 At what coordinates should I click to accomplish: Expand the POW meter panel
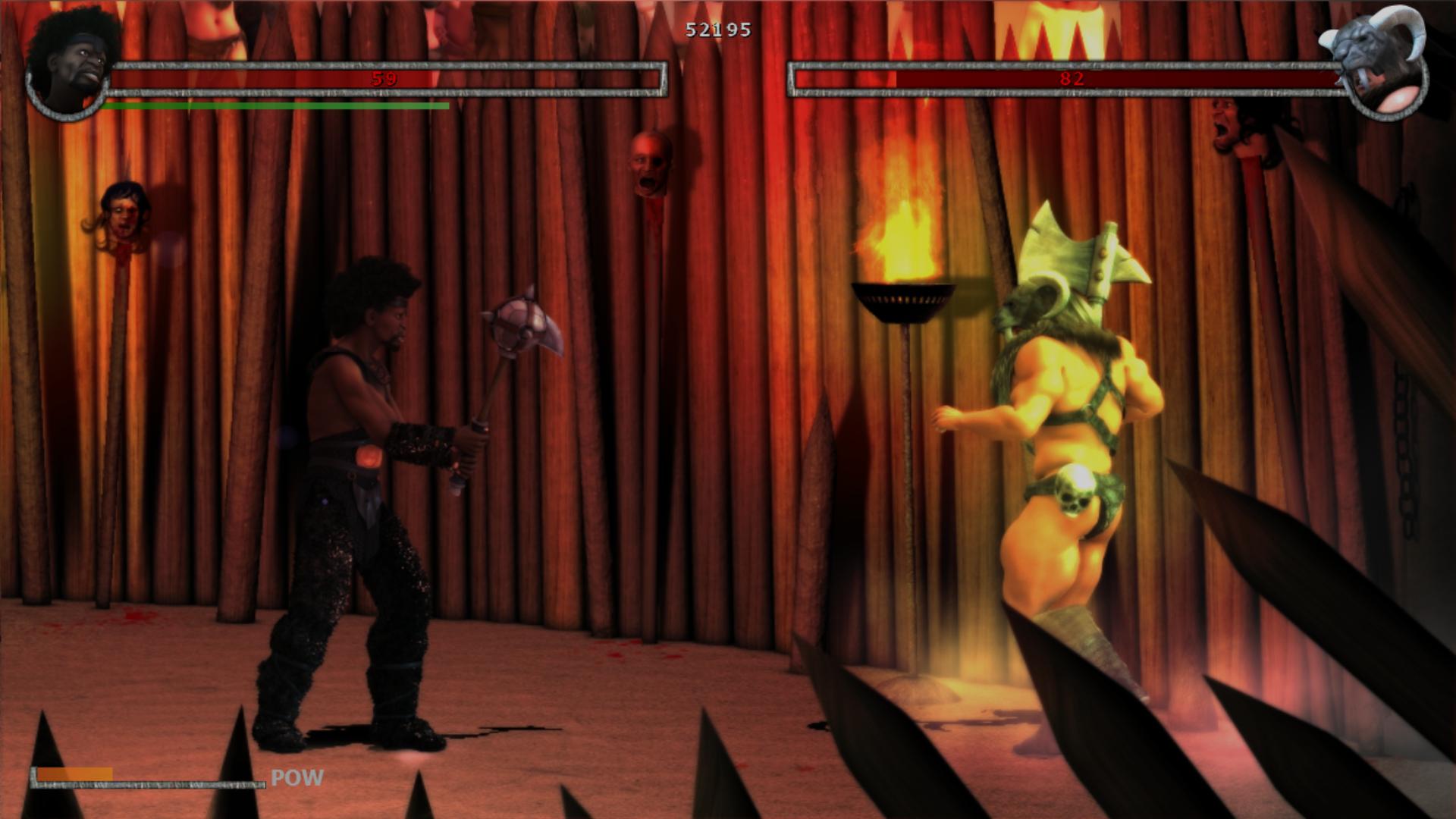(148, 777)
